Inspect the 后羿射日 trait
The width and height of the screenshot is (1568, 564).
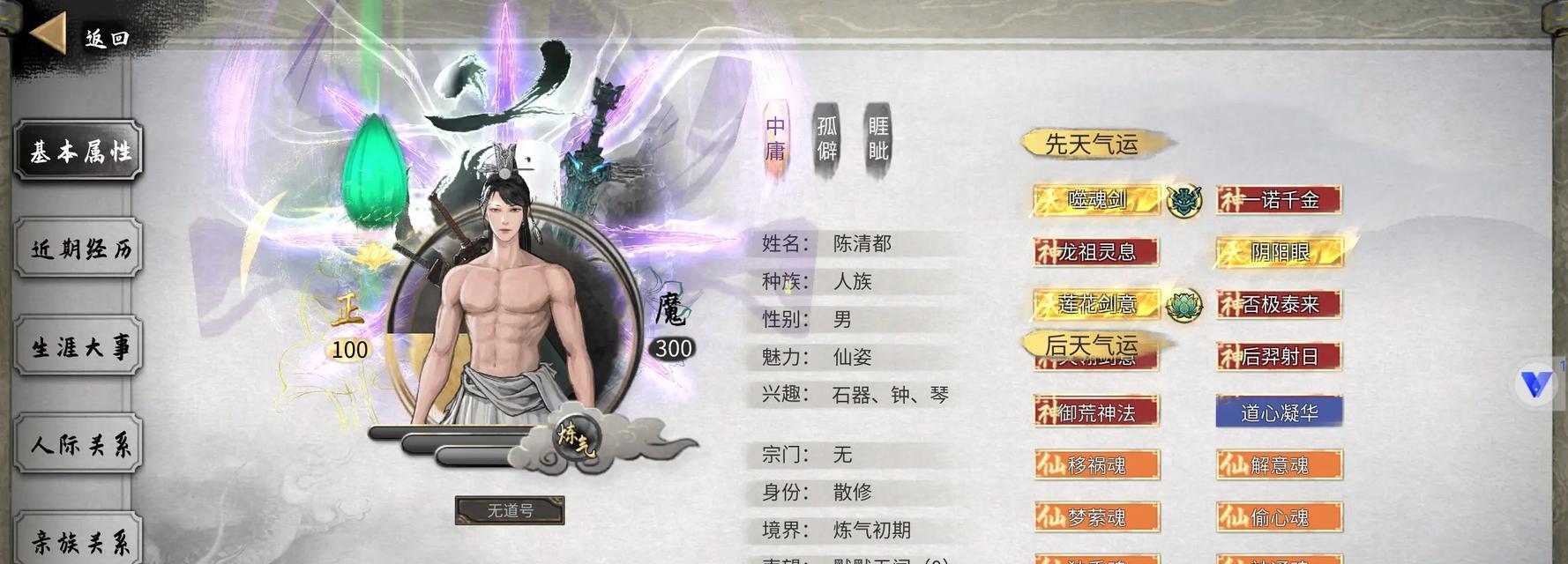coord(1280,357)
